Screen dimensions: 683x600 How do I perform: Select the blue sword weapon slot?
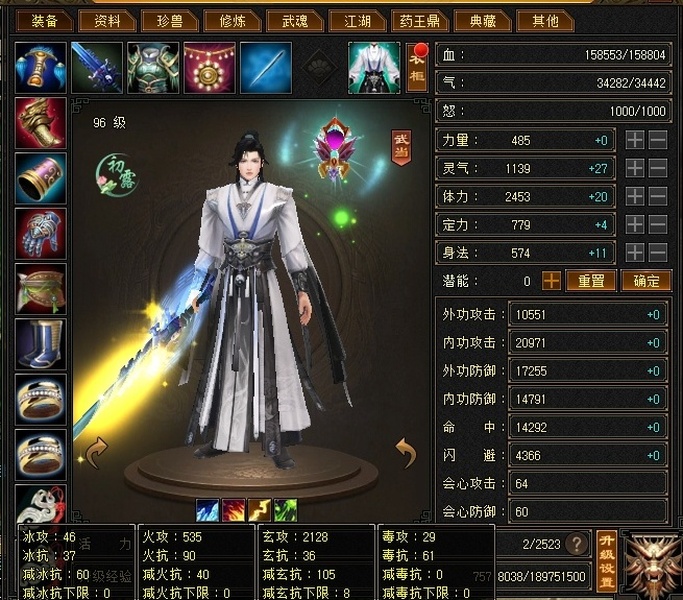[97, 67]
